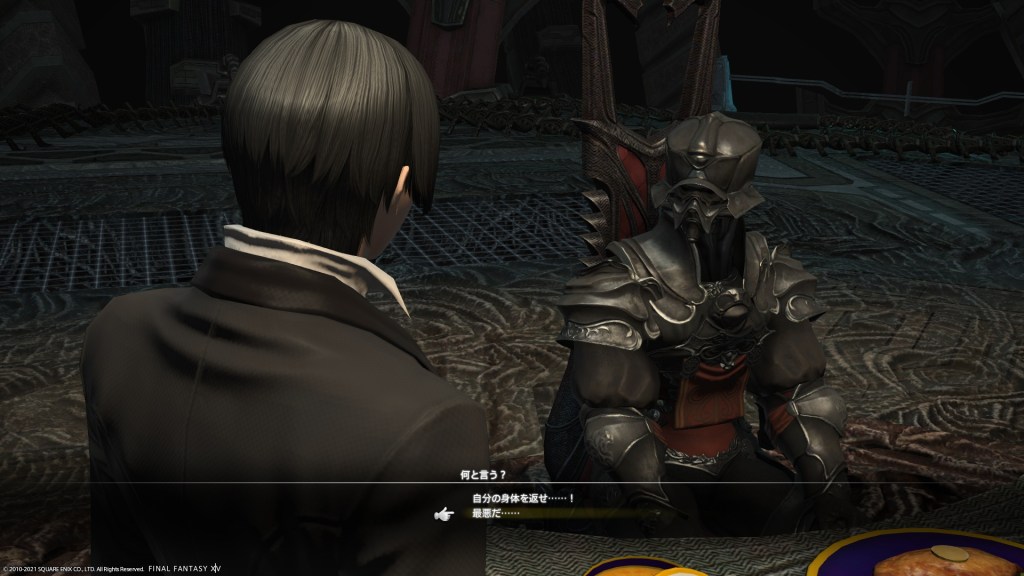Select the dialogue option 最悪だ……
Image resolution: width=1024 pixels, height=576 pixels.
click(x=497, y=514)
